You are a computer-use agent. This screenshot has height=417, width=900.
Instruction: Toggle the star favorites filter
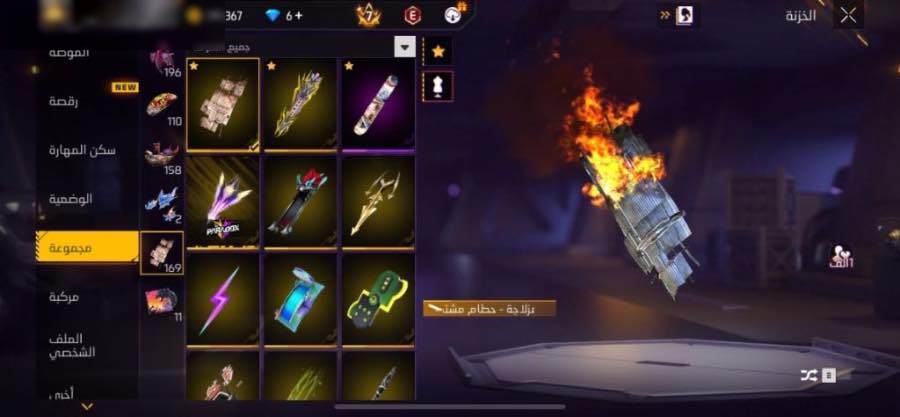(437, 50)
